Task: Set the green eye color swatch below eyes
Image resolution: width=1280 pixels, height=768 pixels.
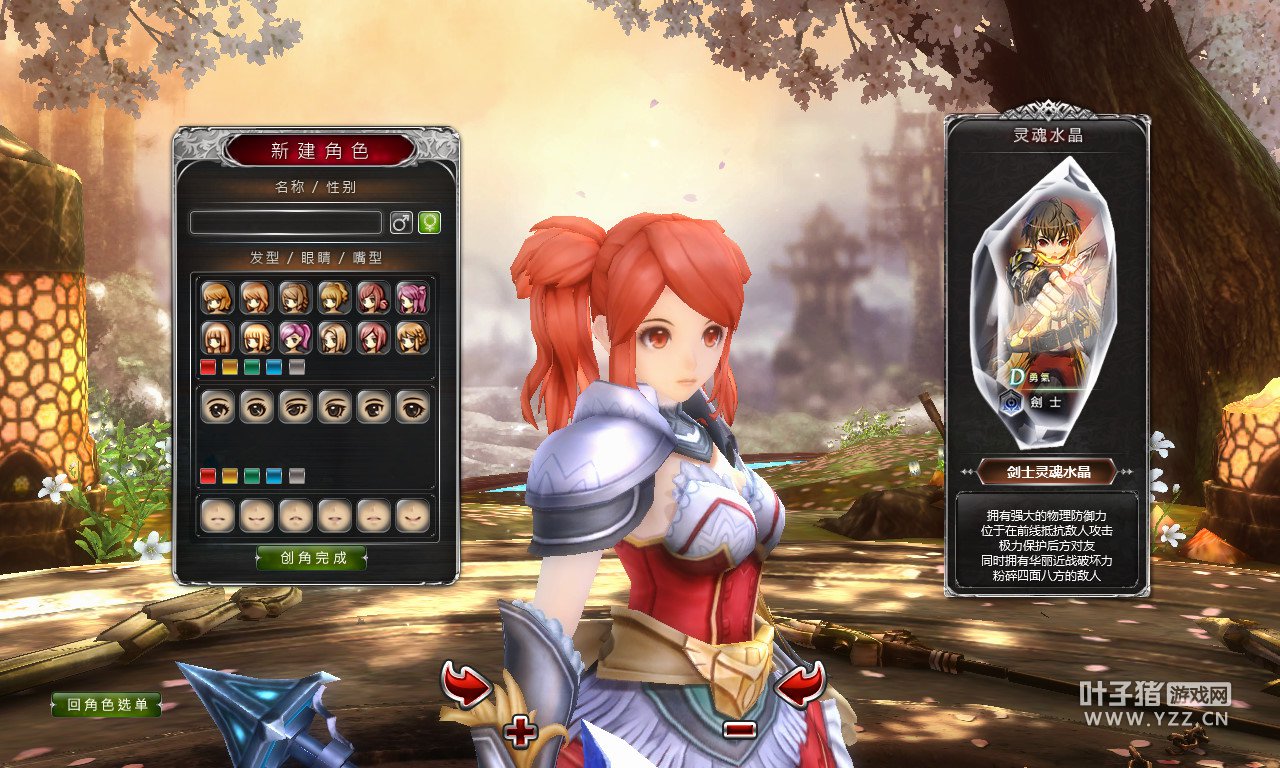Action: [252, 475]
